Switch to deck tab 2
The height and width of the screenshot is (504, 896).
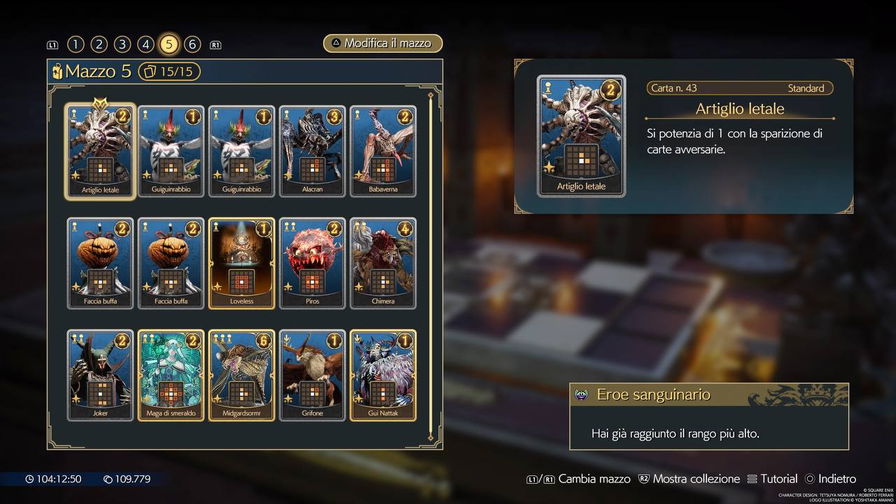pyautogui.click(x=99, y=44)
